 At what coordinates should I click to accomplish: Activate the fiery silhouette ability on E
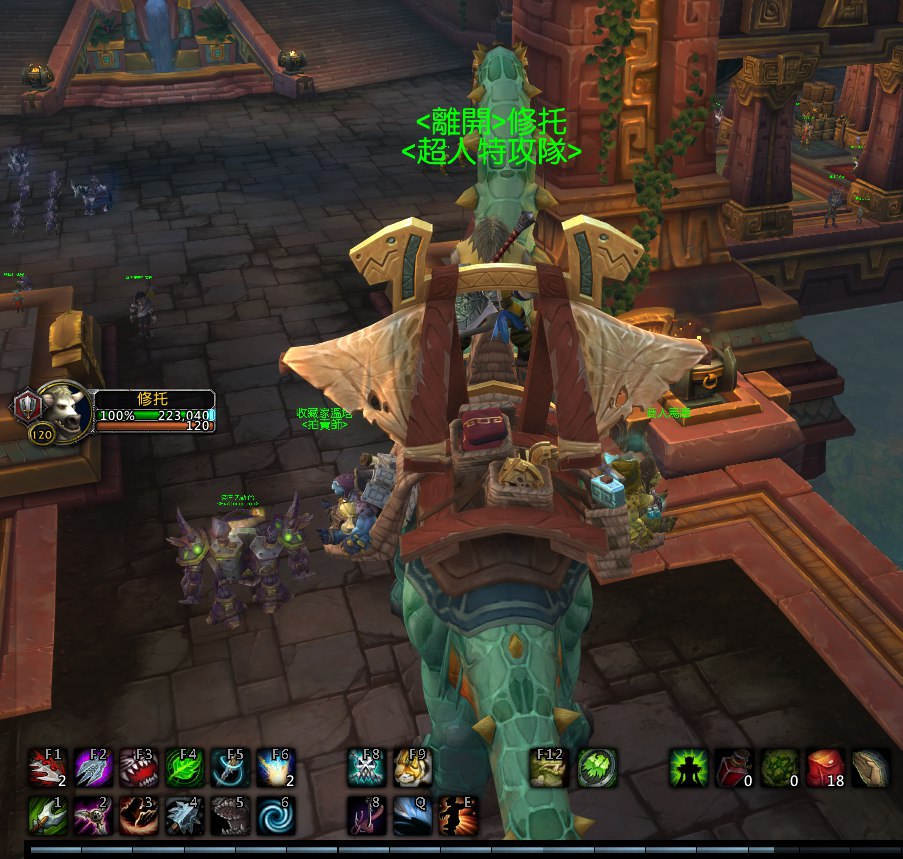tap(458, 815)
